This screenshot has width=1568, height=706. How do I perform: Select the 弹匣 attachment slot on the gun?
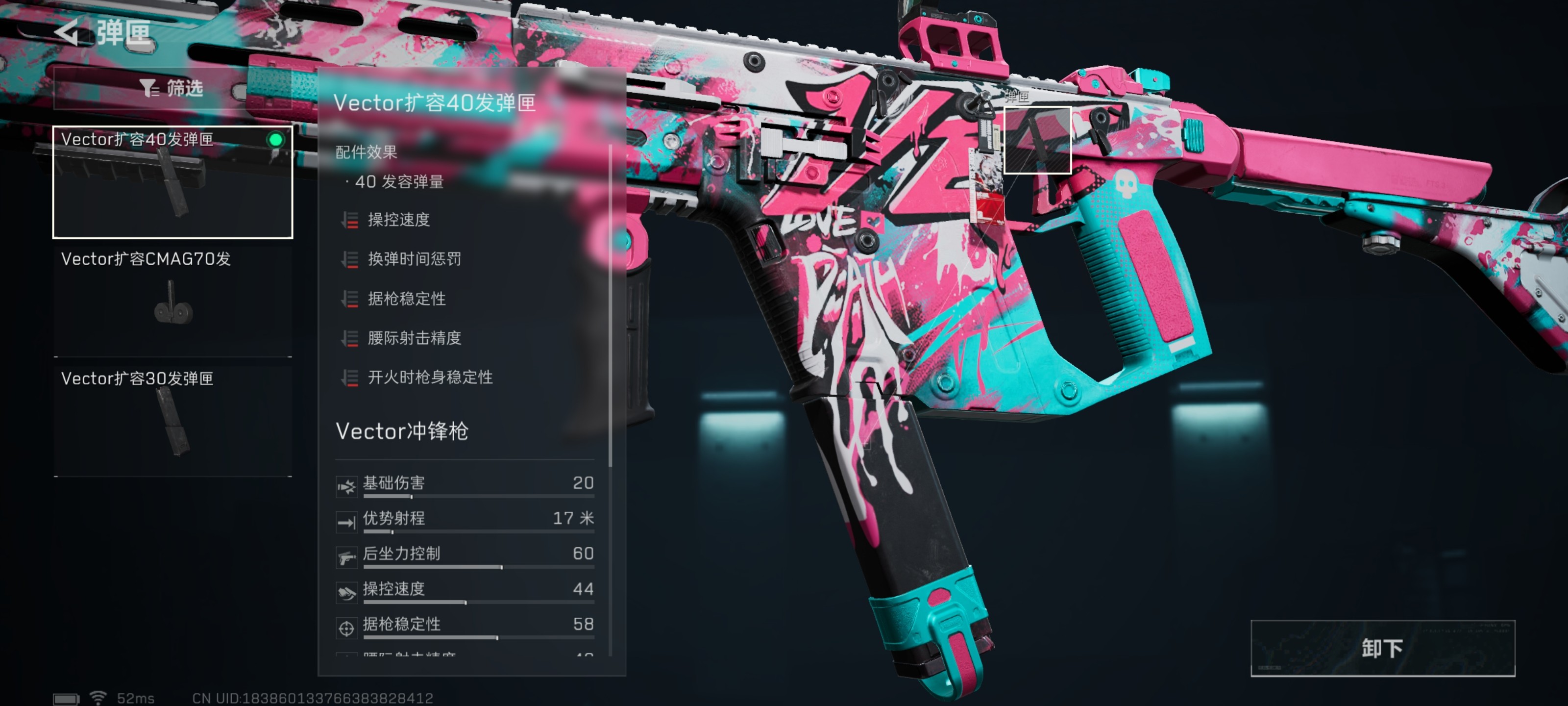[1037, 140]
